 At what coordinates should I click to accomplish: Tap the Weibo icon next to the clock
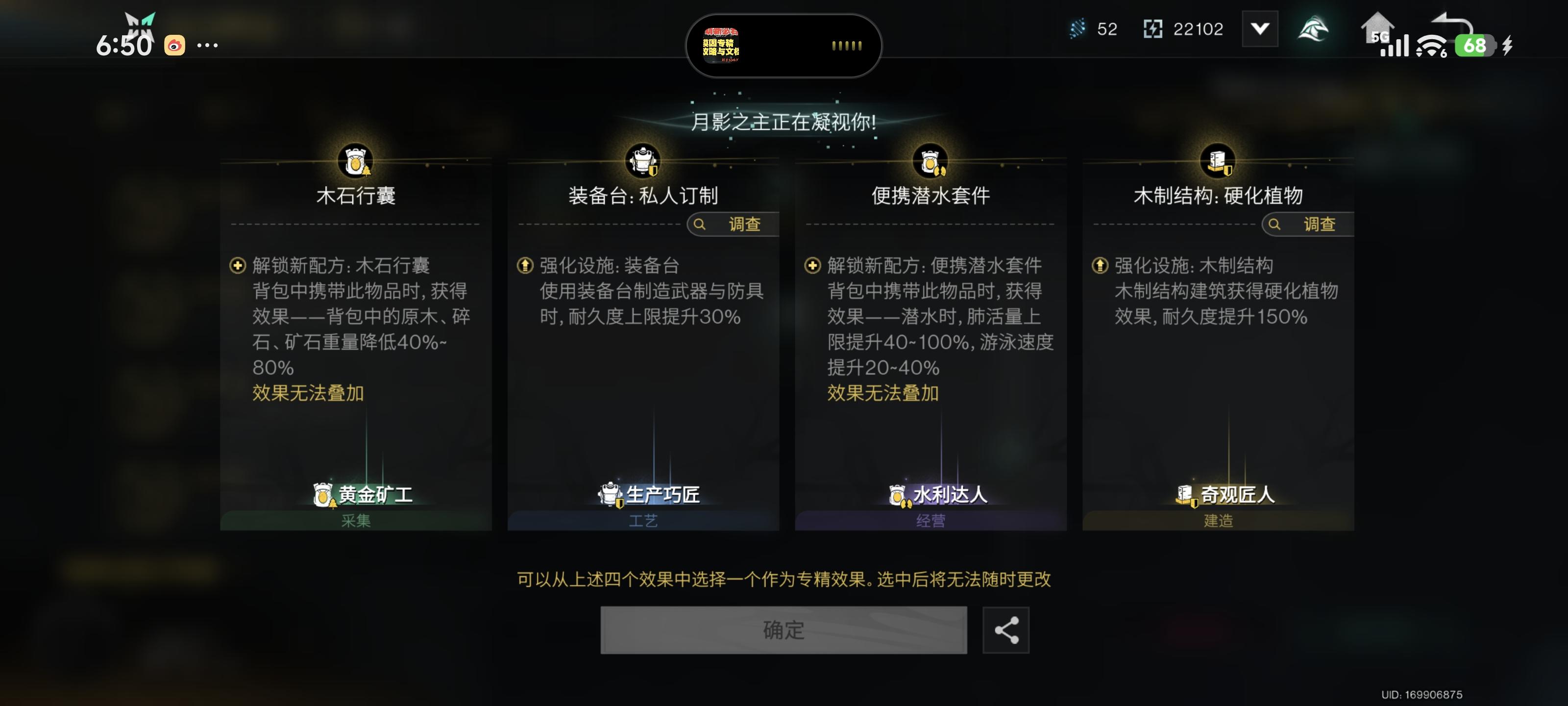[175, 45]
